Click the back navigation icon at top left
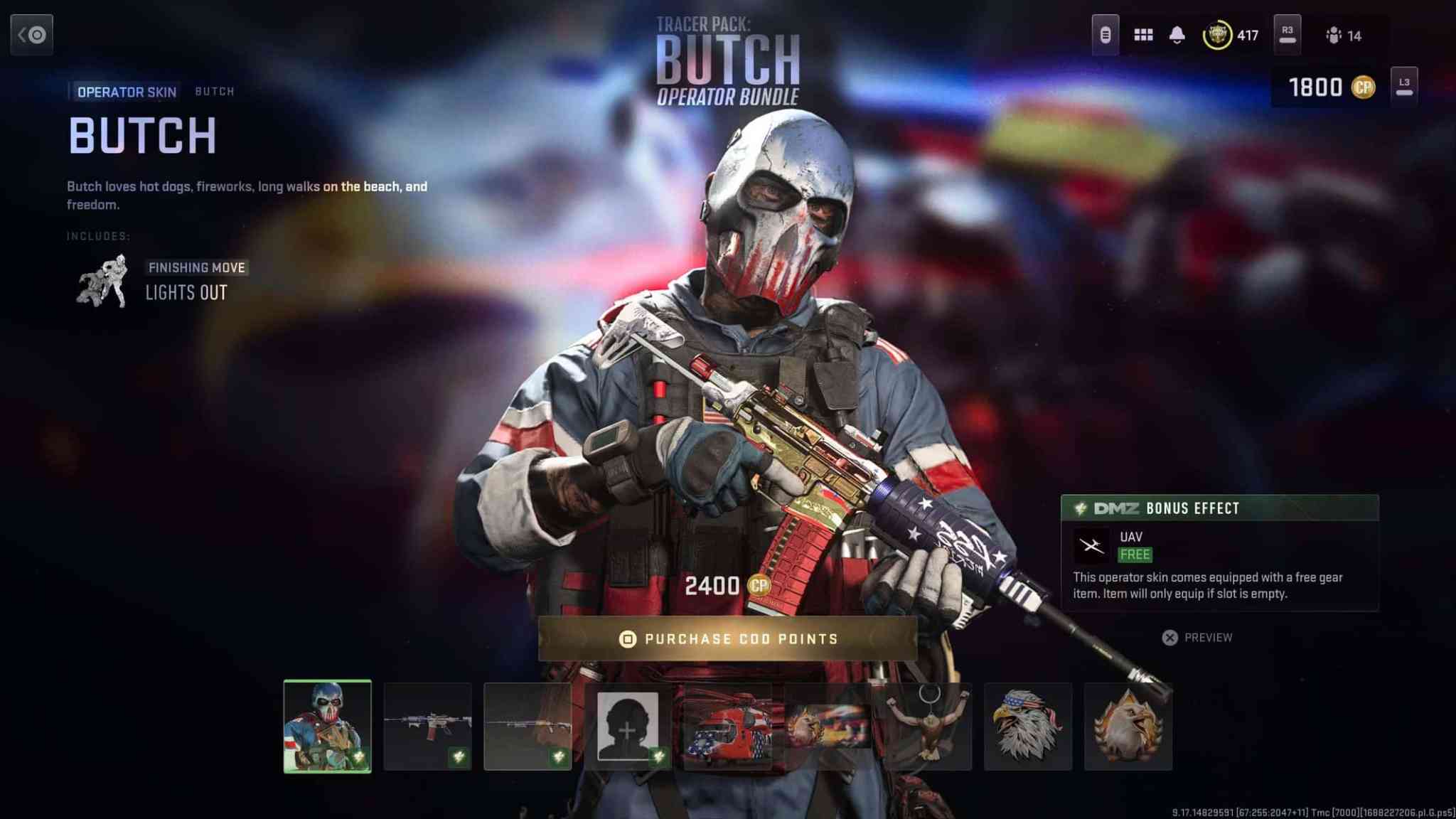The width and height of the screenshot is (1456, 819). (31, 35)
